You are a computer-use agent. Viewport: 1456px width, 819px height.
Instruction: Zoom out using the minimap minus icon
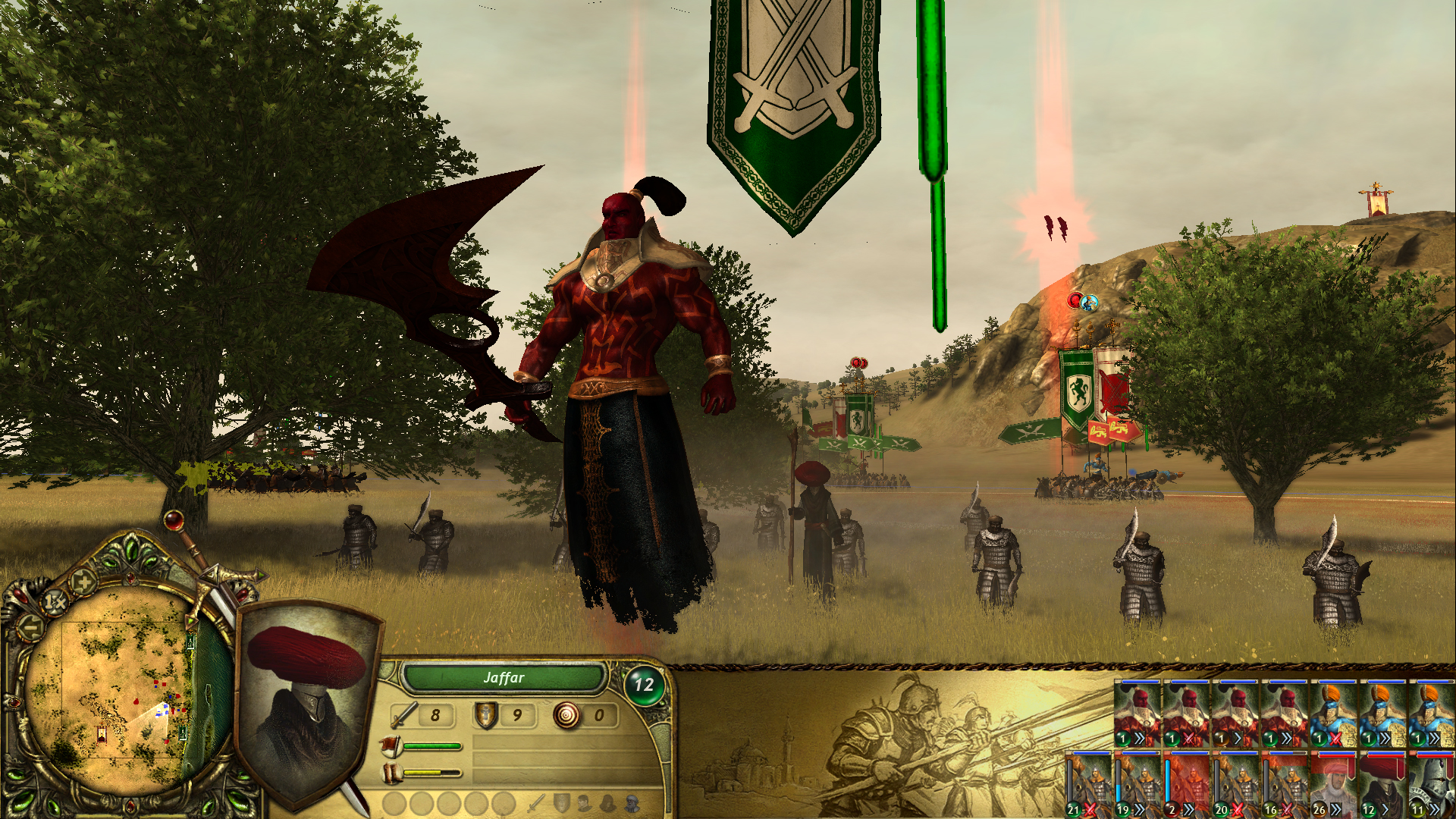click(29, 628)
